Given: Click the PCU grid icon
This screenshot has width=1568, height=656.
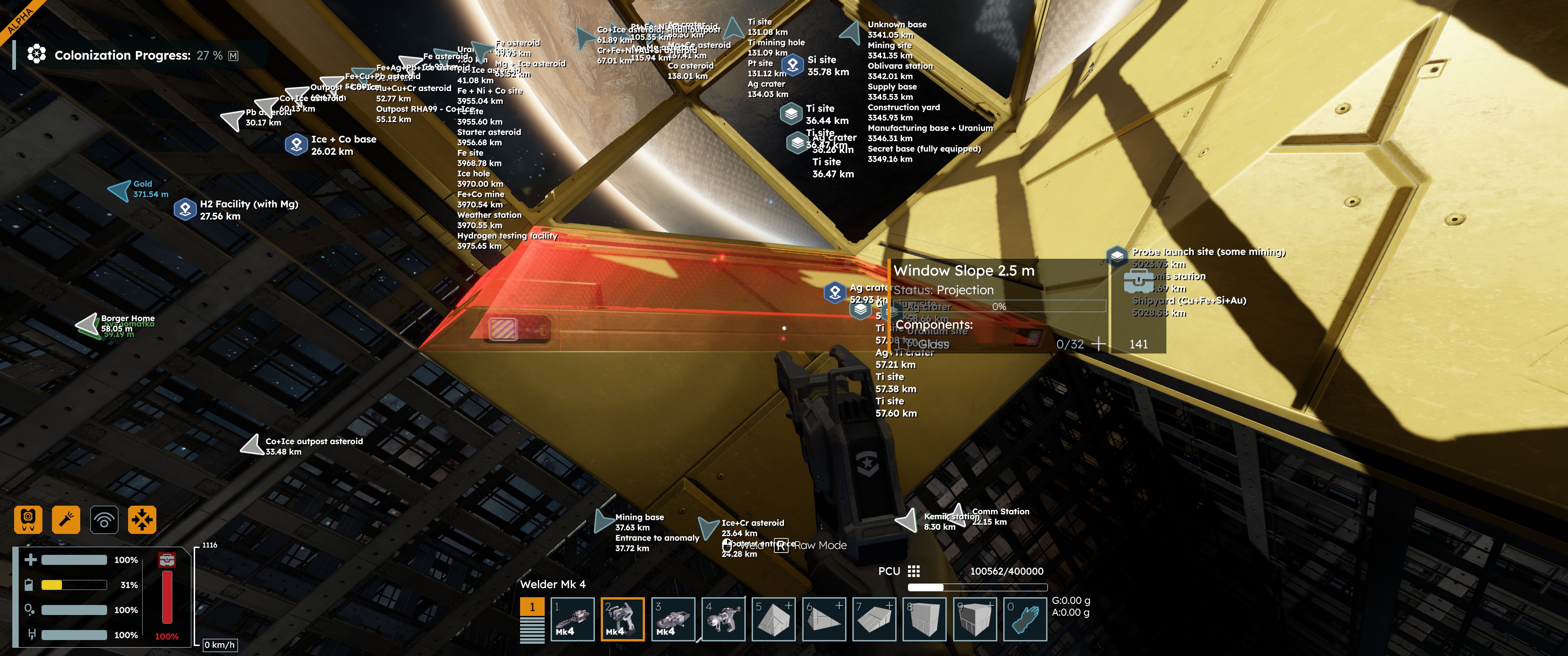Looking at the screenshot, I should point(913,571).
